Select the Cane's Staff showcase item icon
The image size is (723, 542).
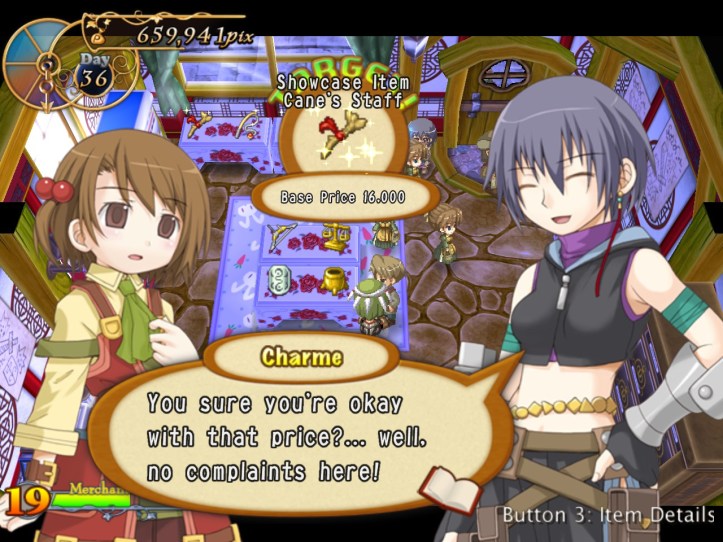coord(342,136)
